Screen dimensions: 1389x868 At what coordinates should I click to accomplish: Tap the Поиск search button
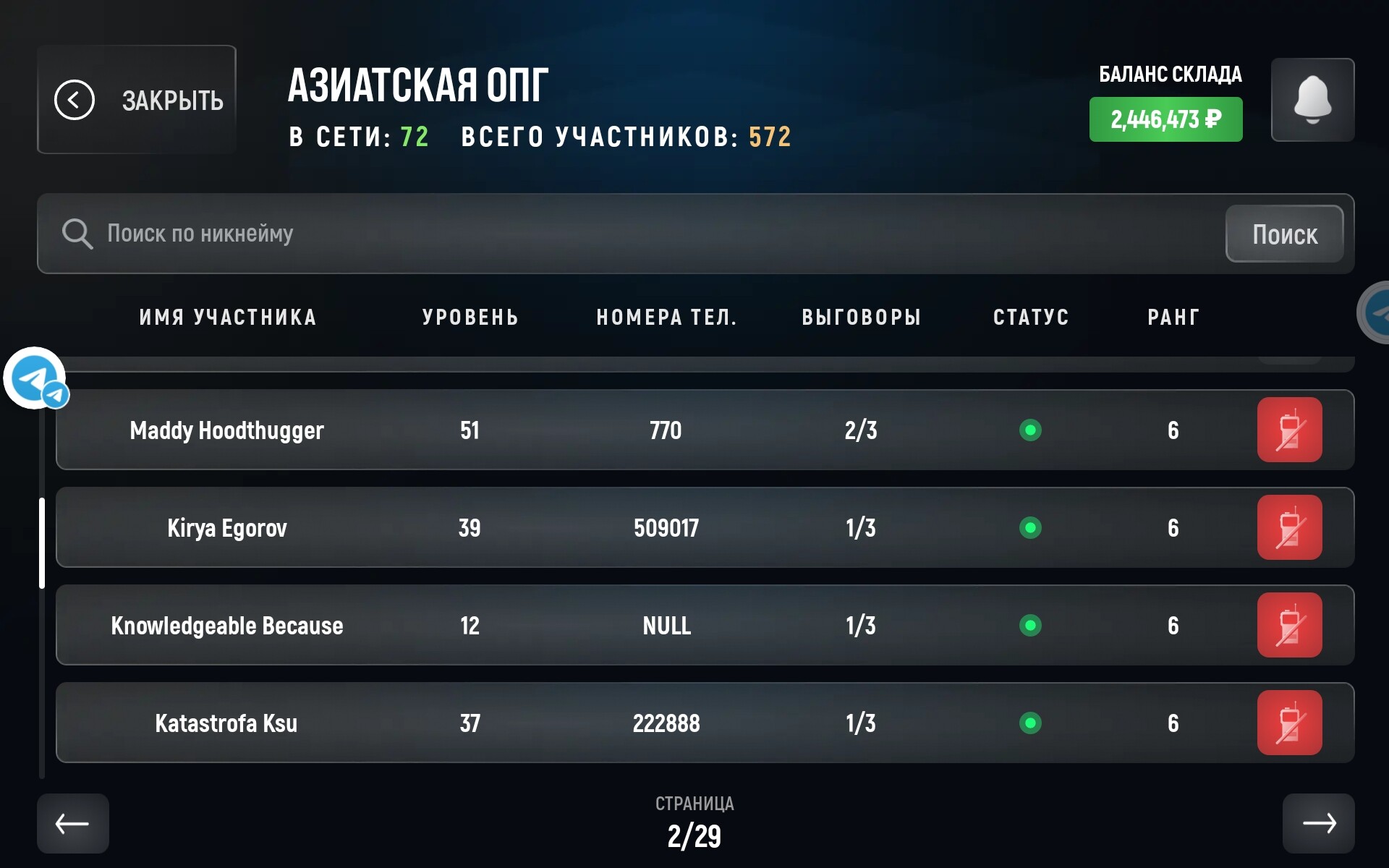1284,234
